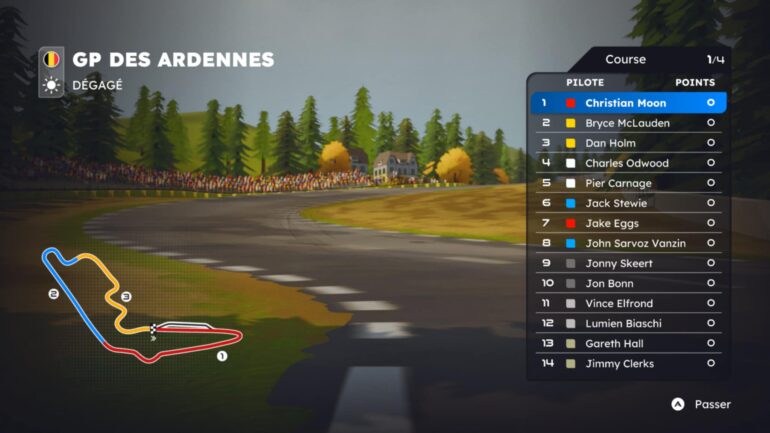Select Jake Eggs' standings row
Image resolution: width=770 pixels, height=433 pixels.
(x=628, y=223)
